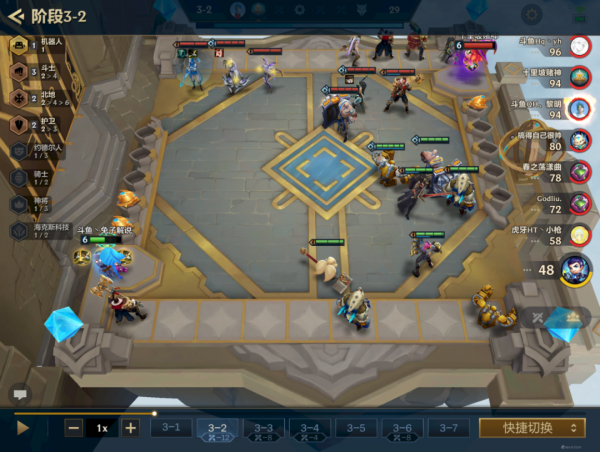View the 北地 snowflake trait
600x452 pixels.
click(x=20, y=98)
